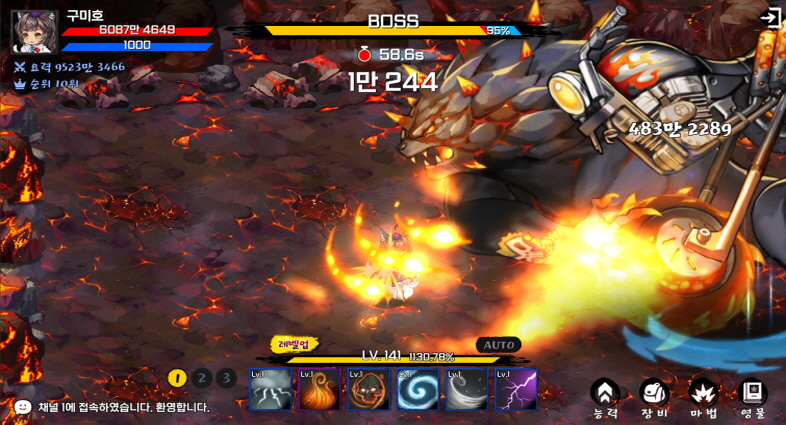This screenshot has width=786, height=425.
Task: Activate the blue water vortex skill
Action: tap(417, 389)
